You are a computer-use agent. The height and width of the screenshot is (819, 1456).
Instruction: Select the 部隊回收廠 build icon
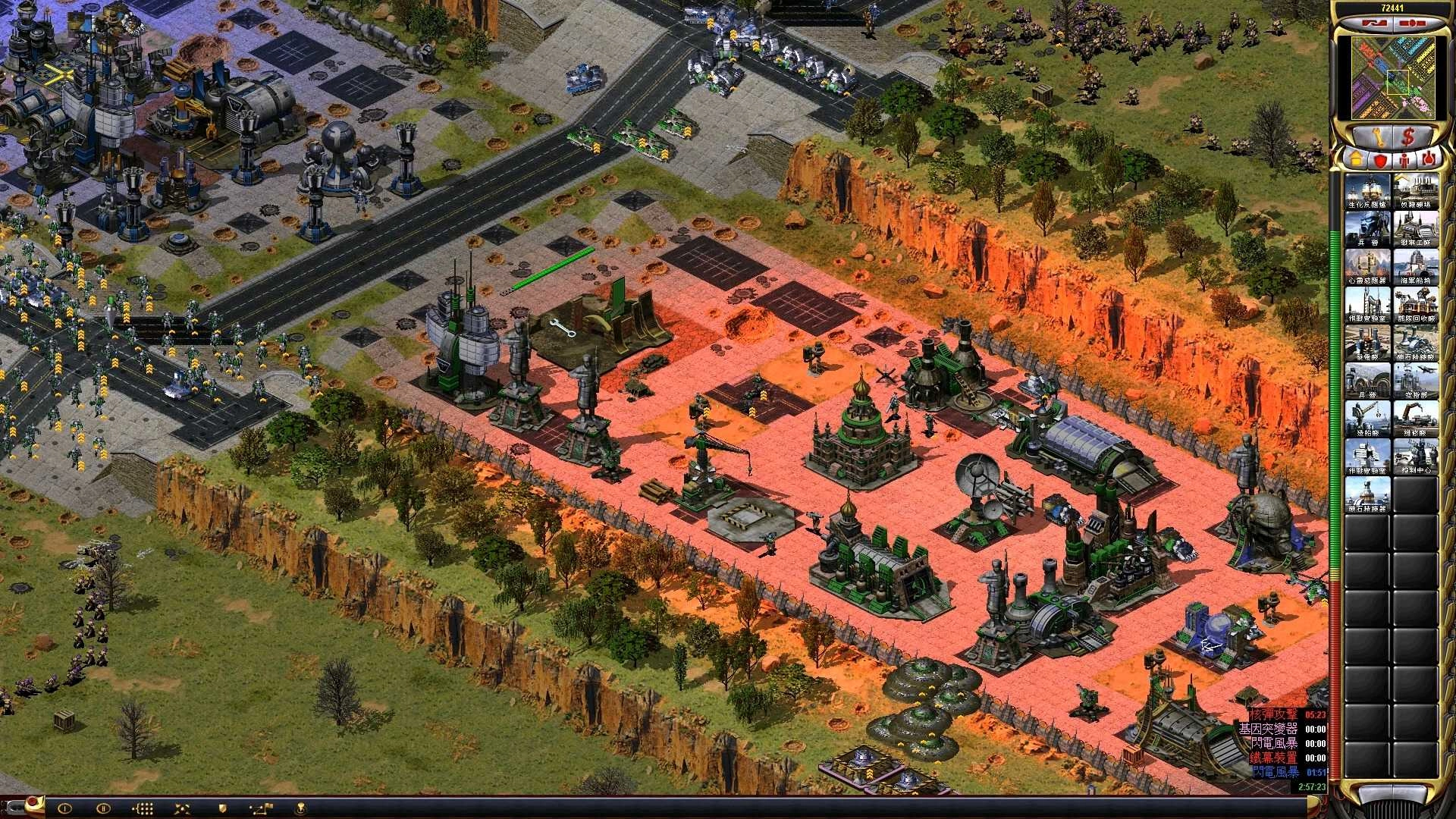pos(1415,305)
